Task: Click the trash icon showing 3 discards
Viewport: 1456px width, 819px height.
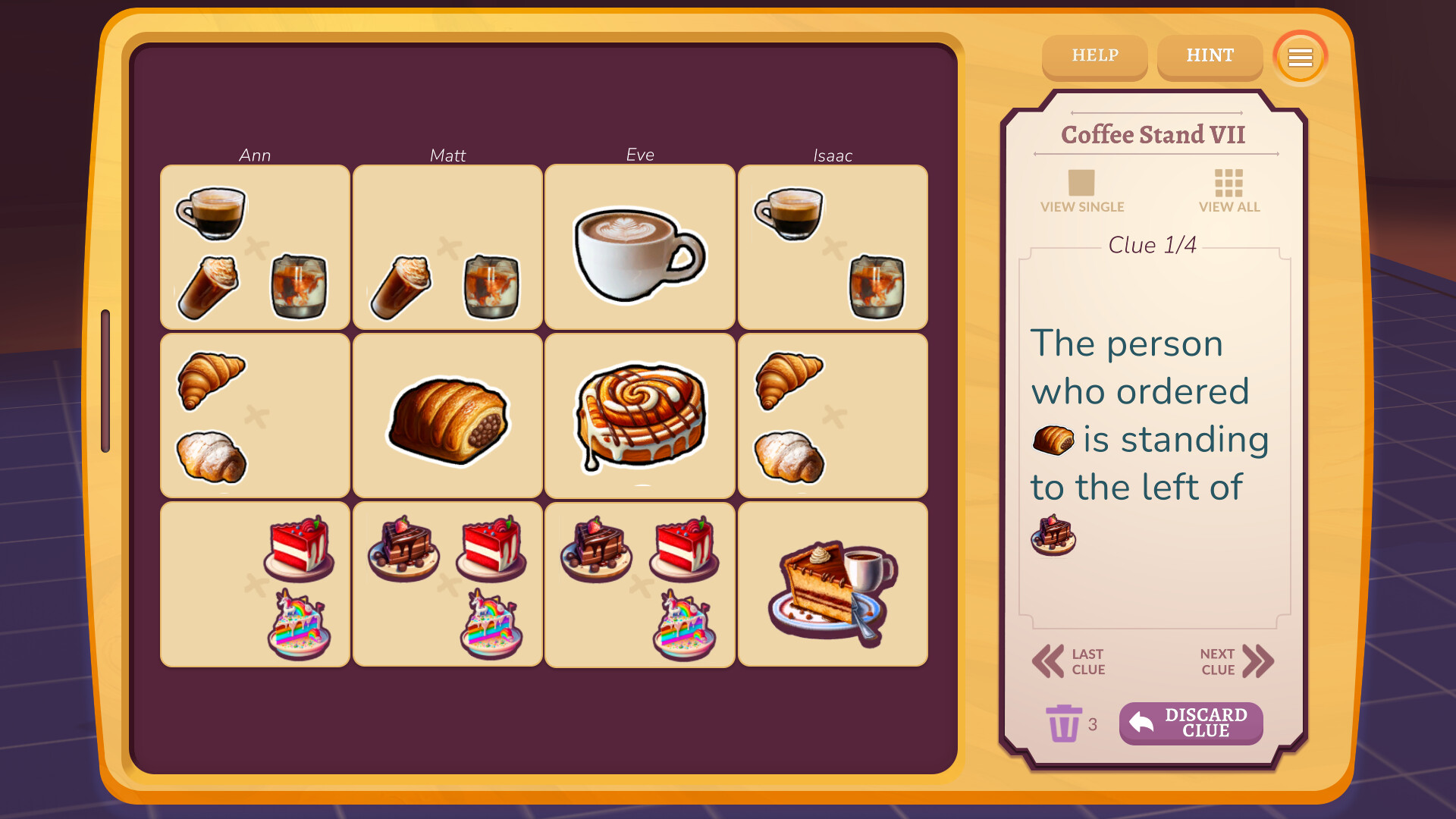Action: tap(1064, 724)
